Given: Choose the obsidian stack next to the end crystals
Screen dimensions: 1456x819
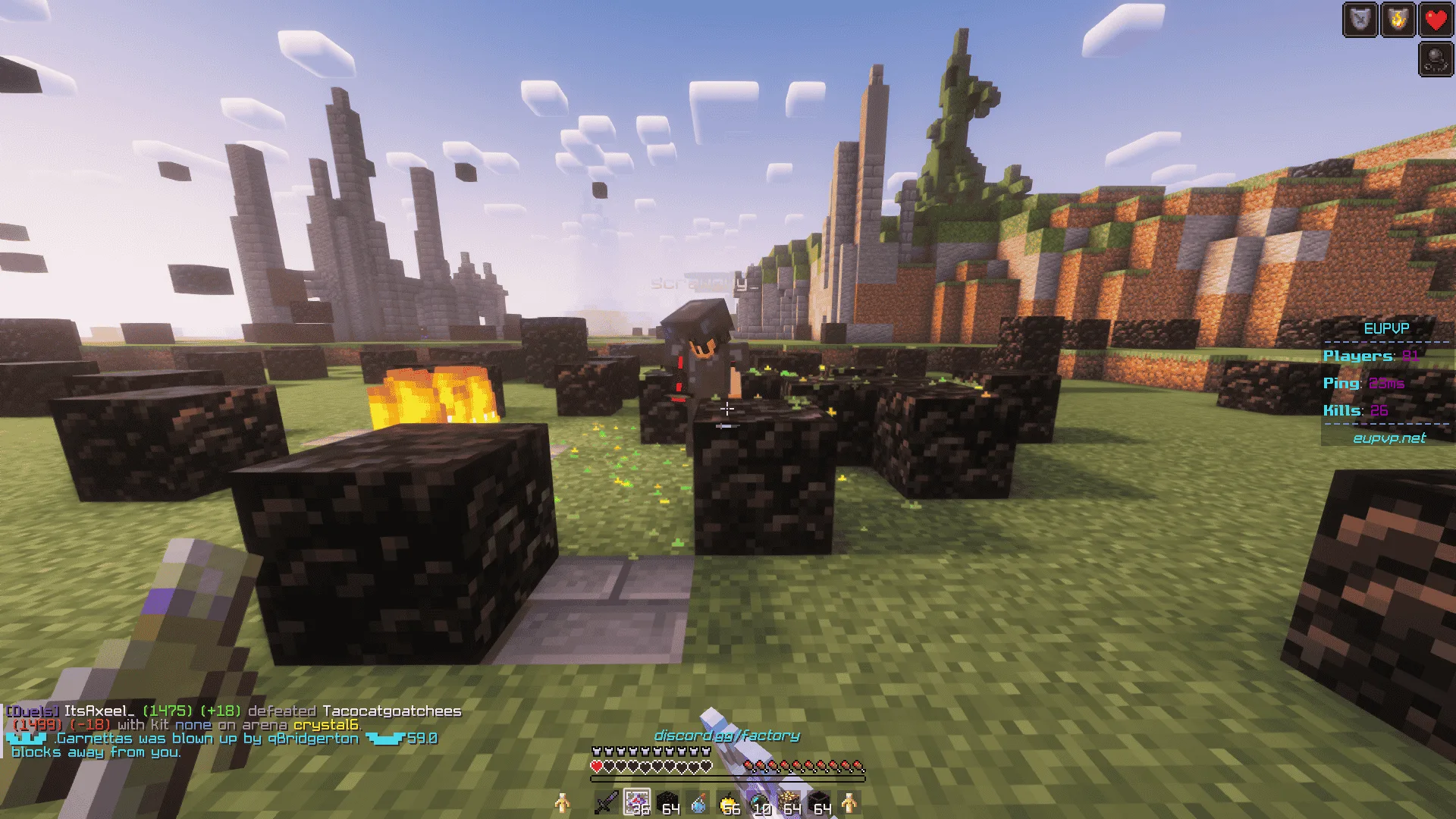Looking at the screenshot, I should tap(667, 802).
